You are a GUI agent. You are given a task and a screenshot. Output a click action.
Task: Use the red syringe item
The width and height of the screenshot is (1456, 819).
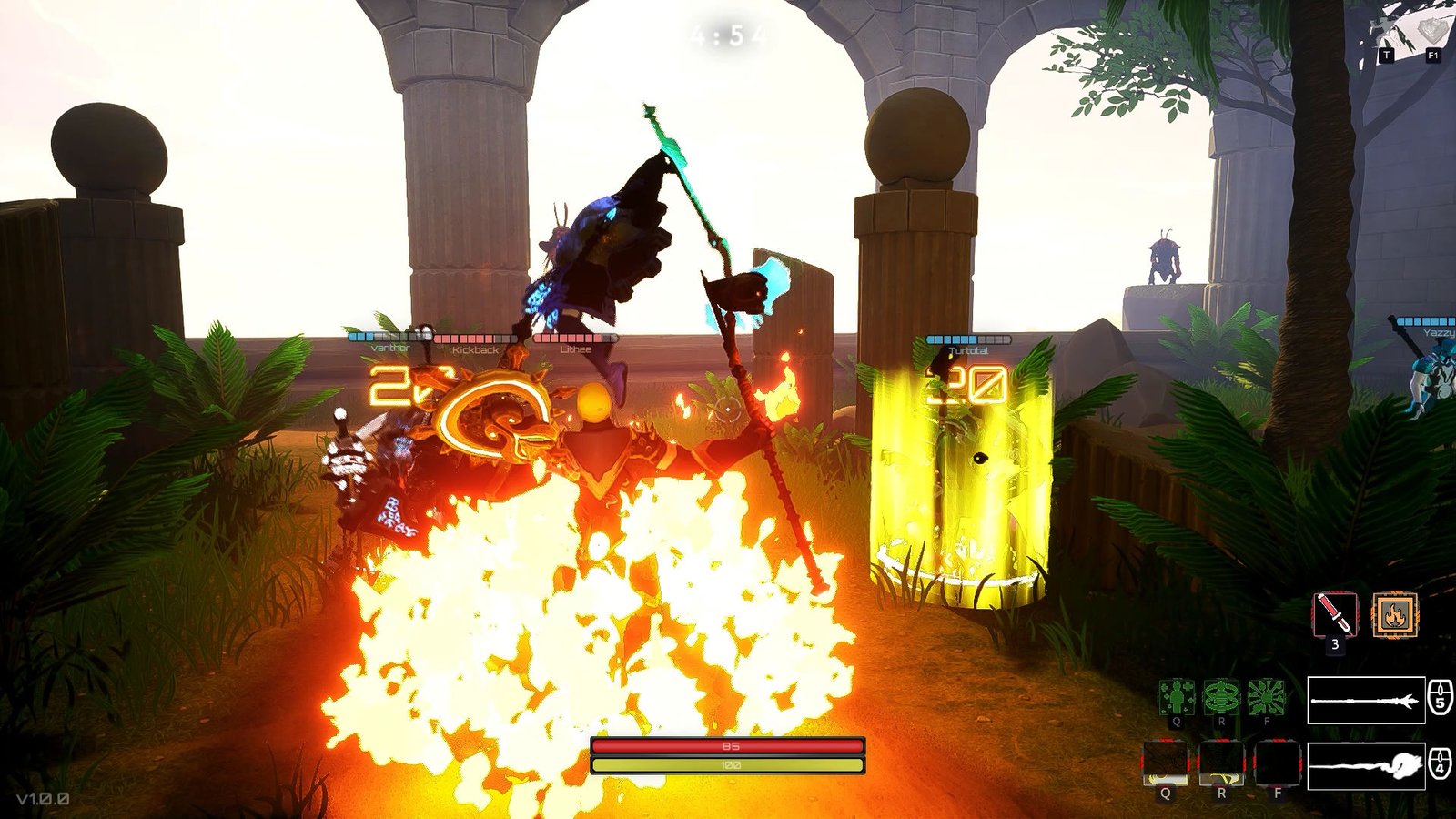tap(1335, 615)
